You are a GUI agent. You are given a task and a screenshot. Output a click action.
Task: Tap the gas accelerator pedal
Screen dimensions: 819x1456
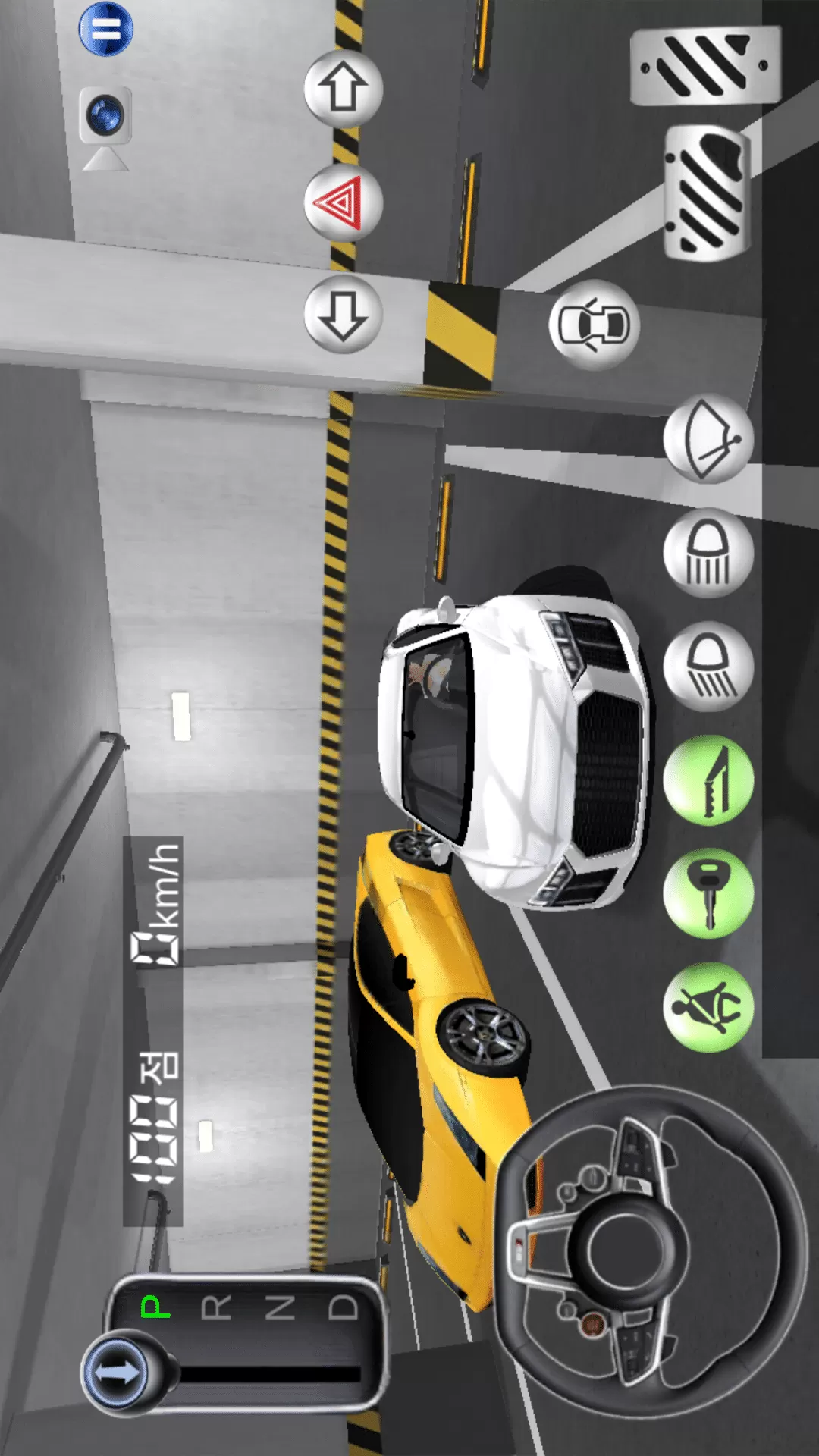[706, 193]
